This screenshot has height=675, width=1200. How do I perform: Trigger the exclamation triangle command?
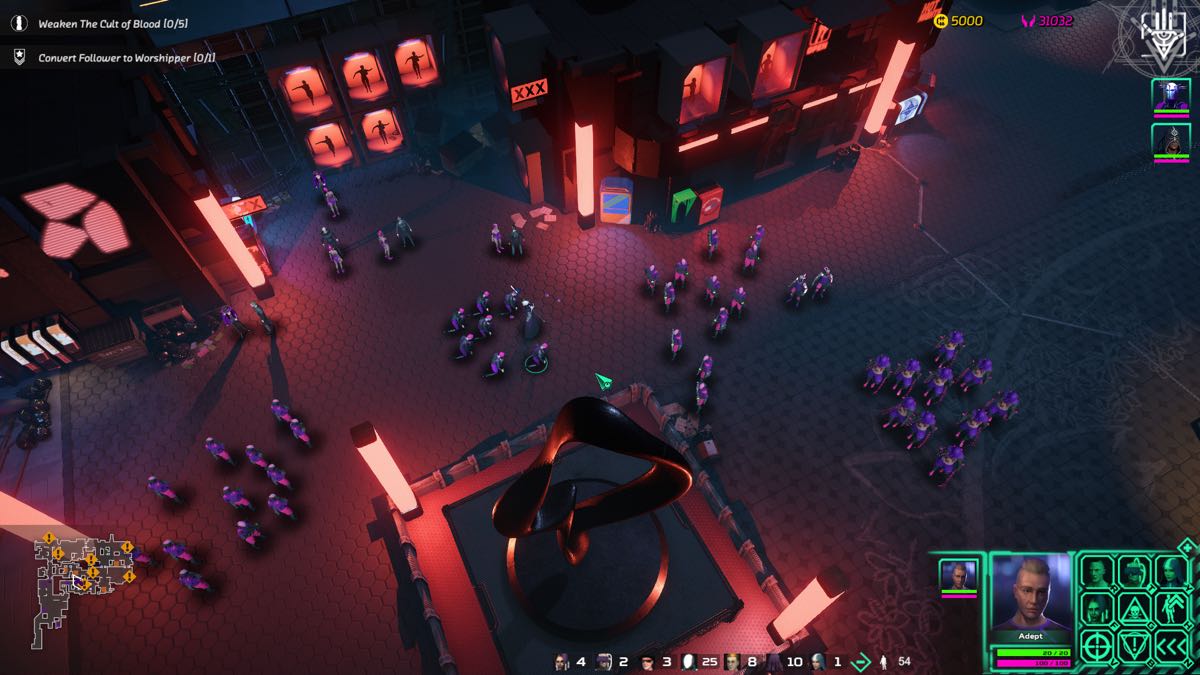pos(1133,645)
